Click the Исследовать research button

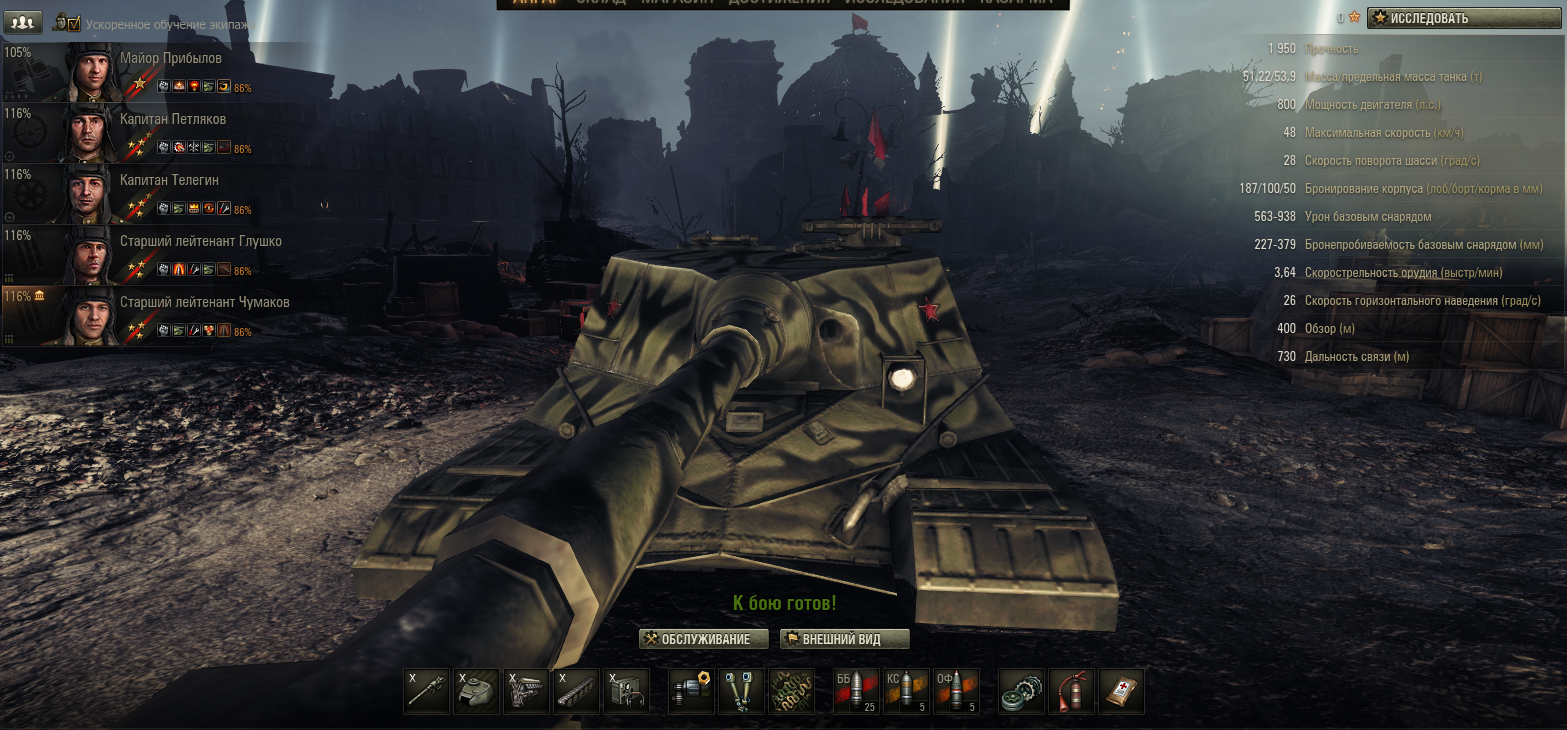coord(1463,18)
